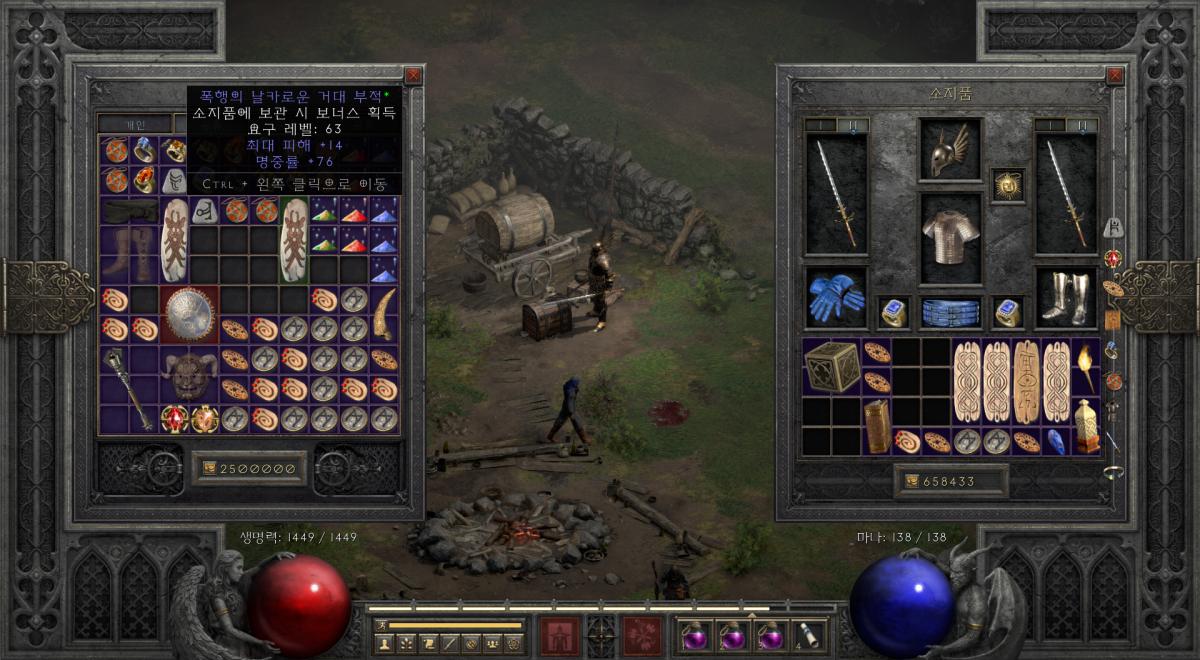Open the character screen from the mini menu
The image size is (1200, 660).
pyautogui.click(x=383, y=643)
